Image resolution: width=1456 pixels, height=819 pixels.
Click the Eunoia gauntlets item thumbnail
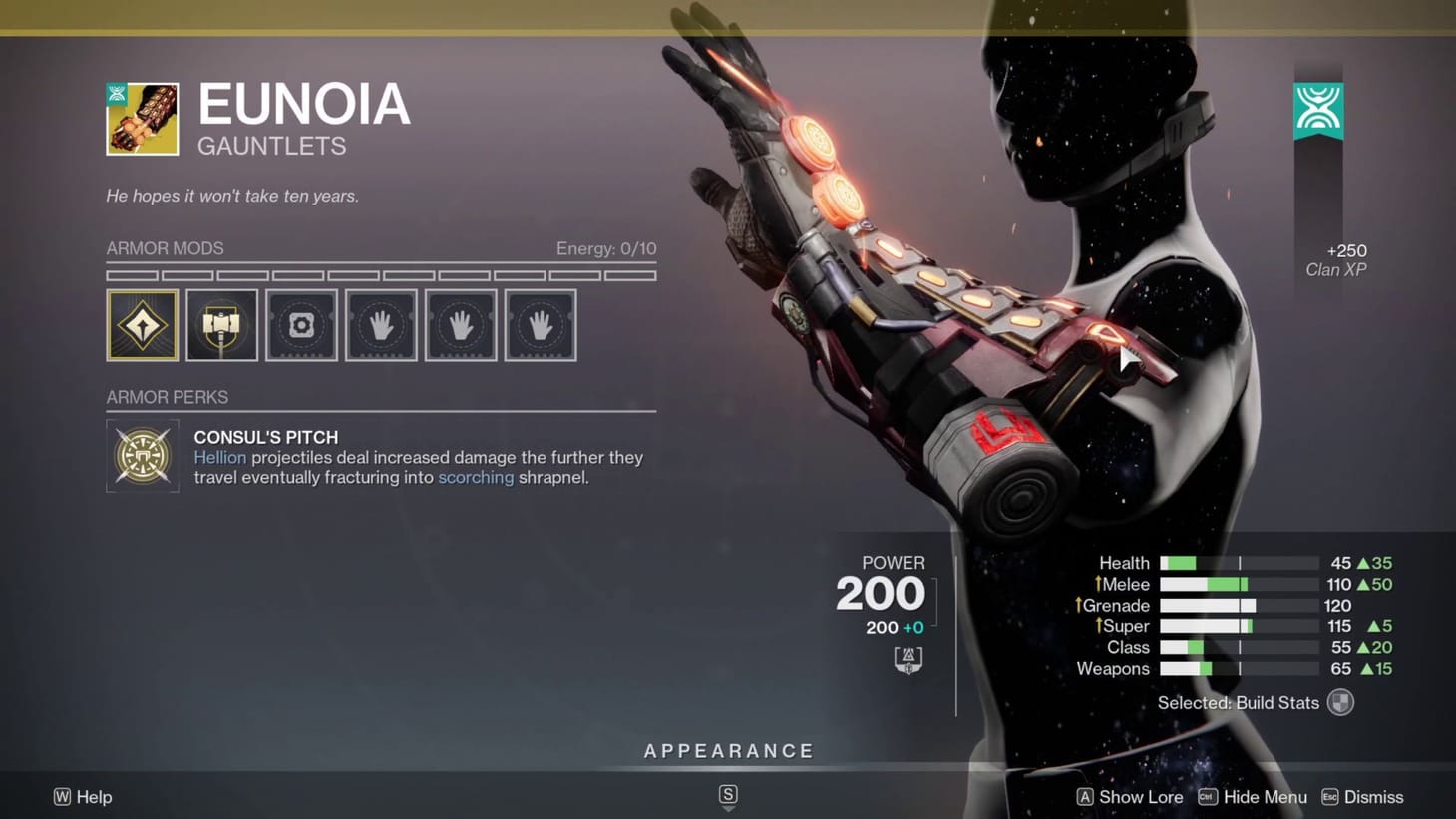click(x=142, y=119)
